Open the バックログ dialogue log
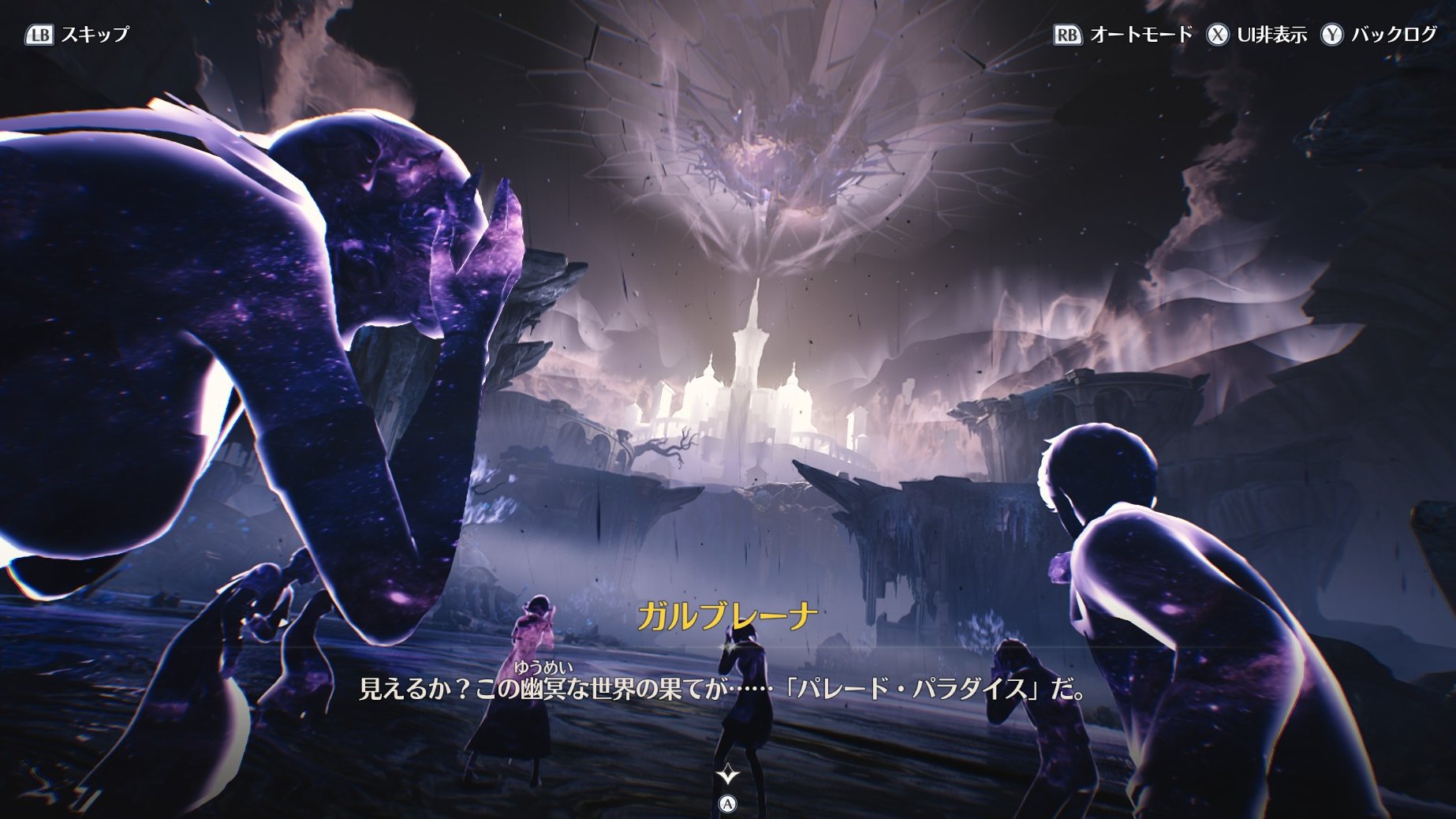 click(1379, 35)
